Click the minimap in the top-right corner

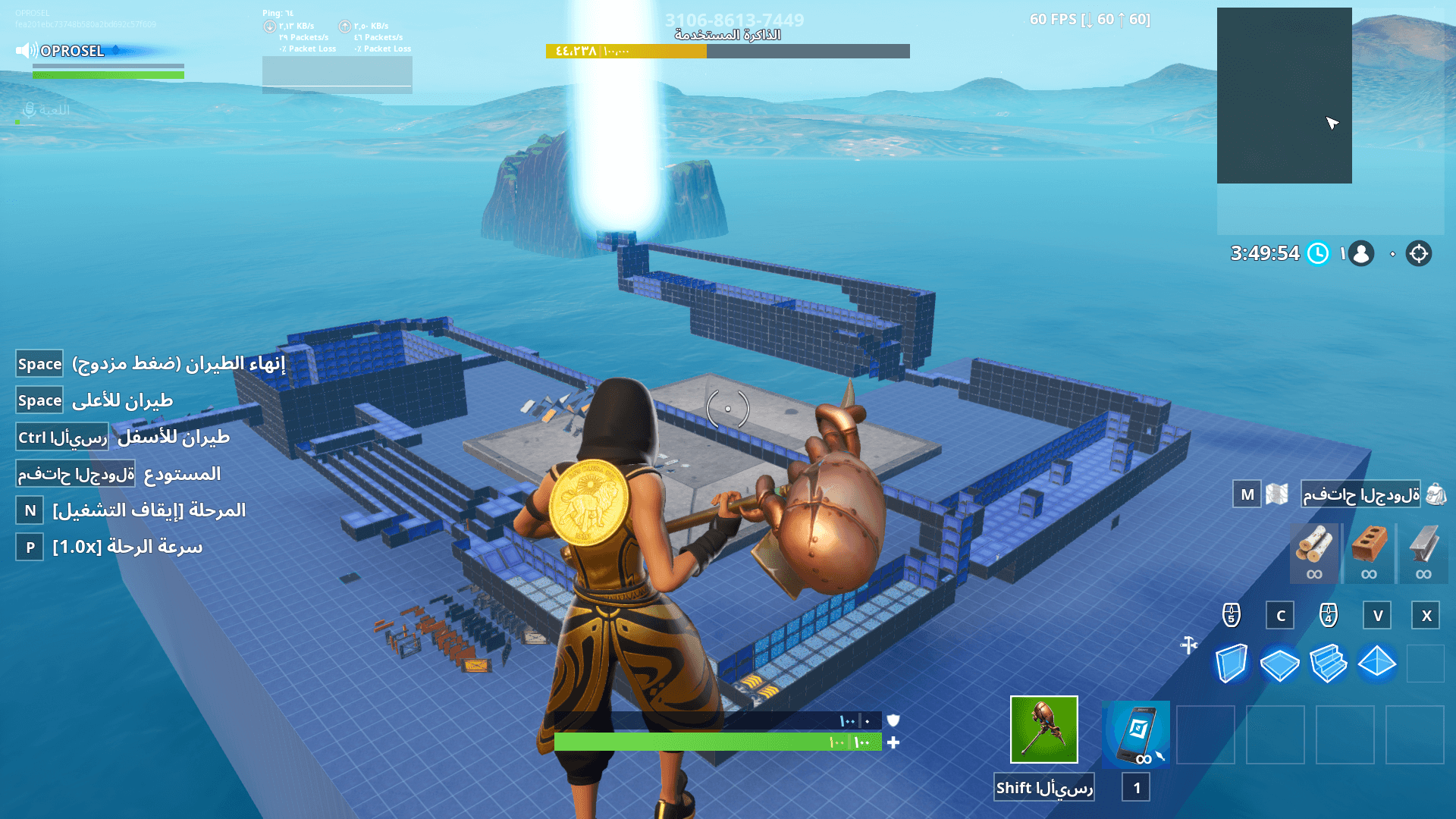pyautogui.click(x=1285, y=95)
